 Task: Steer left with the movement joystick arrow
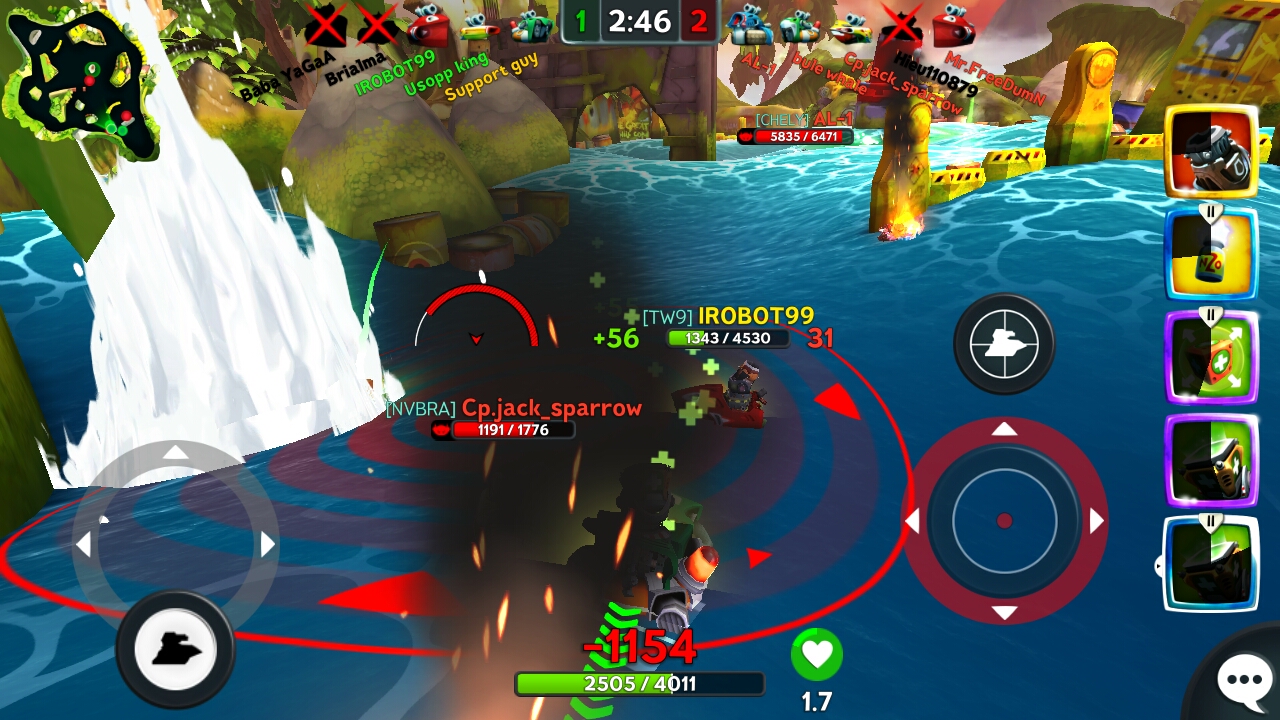click(84, 544)
